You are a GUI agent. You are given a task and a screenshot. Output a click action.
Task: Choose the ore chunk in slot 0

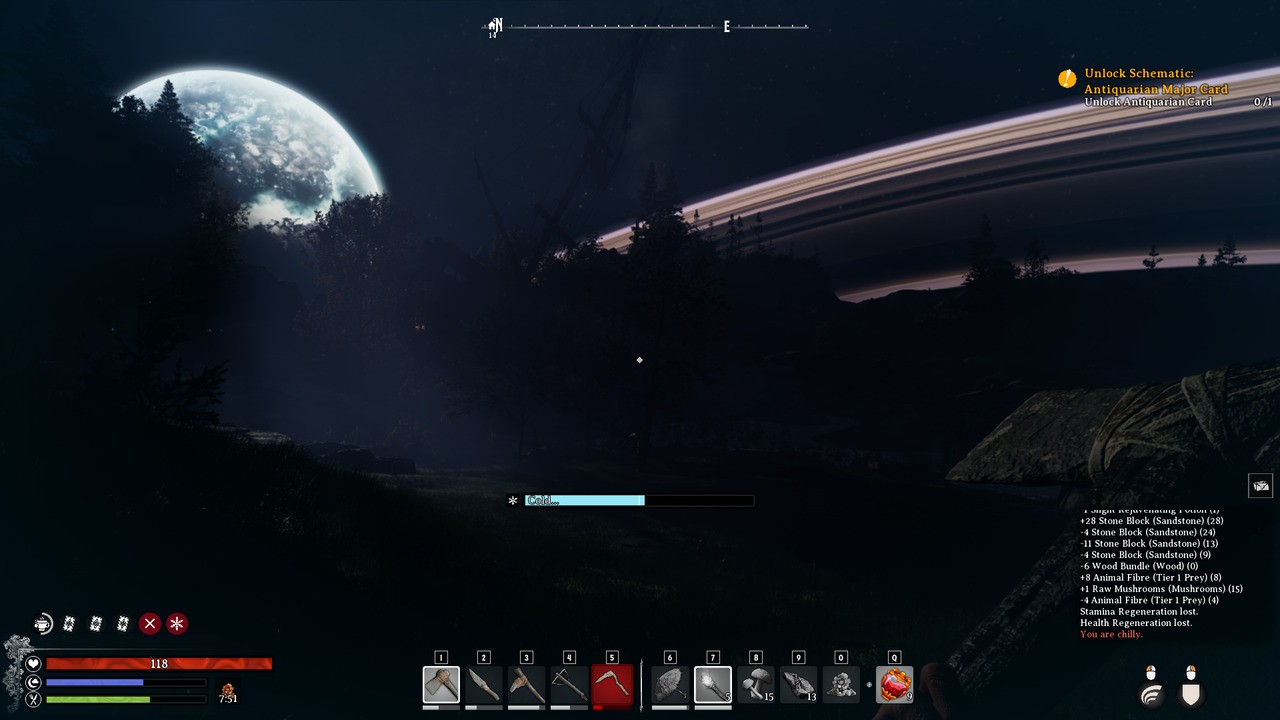(841, 685)
